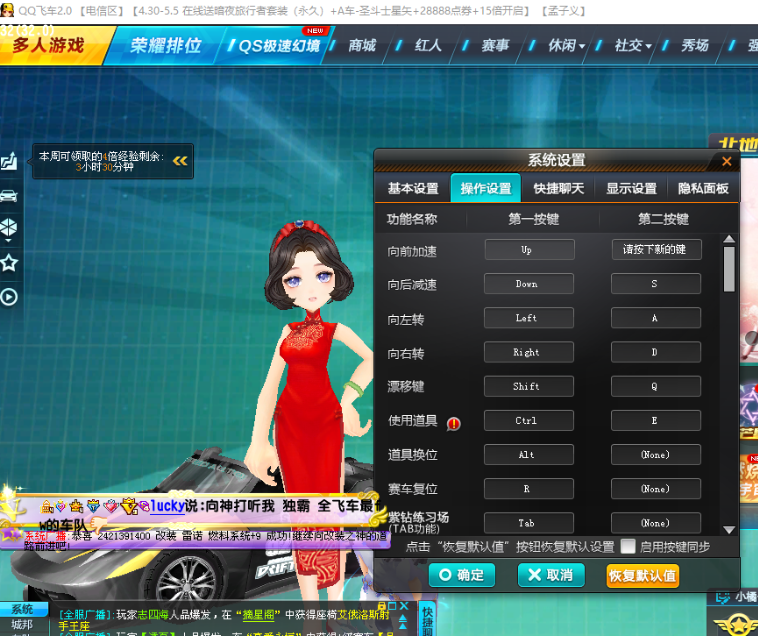
Task: Enter the QS极速幻境 mode
Action: pos(277,46)
